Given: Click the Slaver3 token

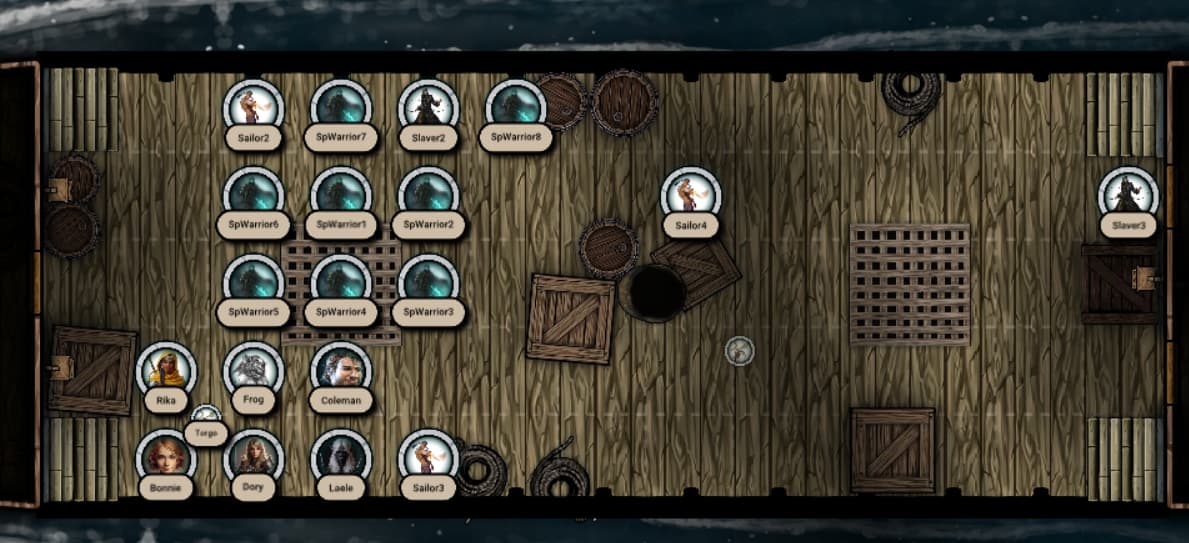Looking at the screenshot, I should (x=1128, y=196).
